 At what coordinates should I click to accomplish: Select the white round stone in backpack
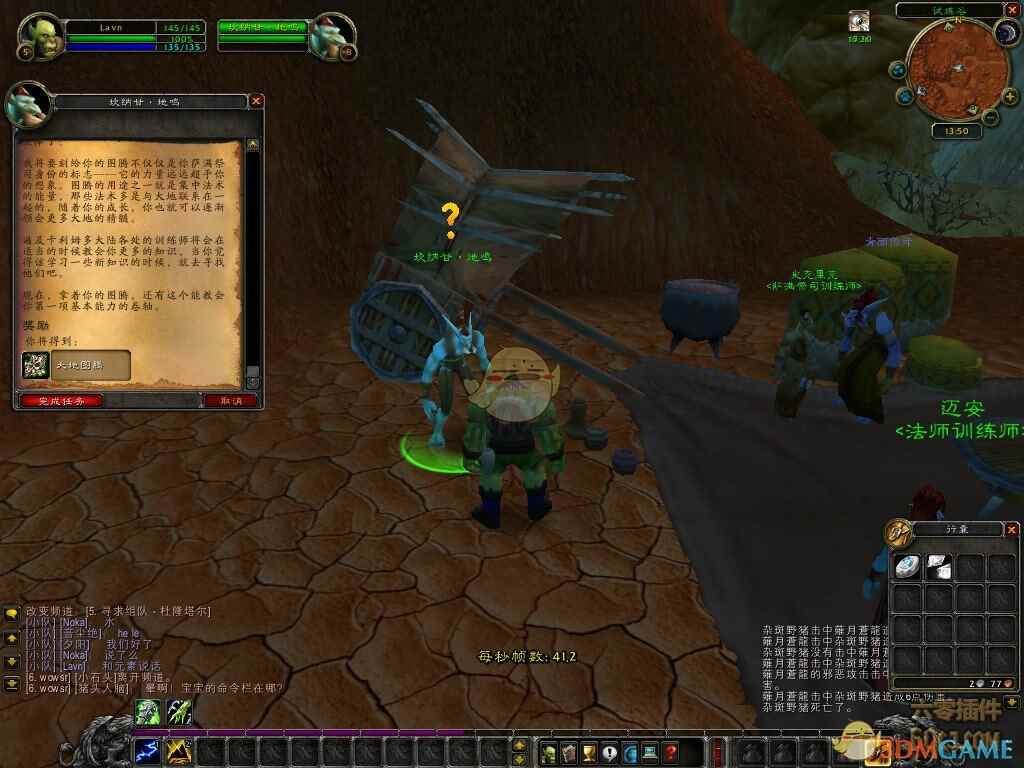[907, 567]
